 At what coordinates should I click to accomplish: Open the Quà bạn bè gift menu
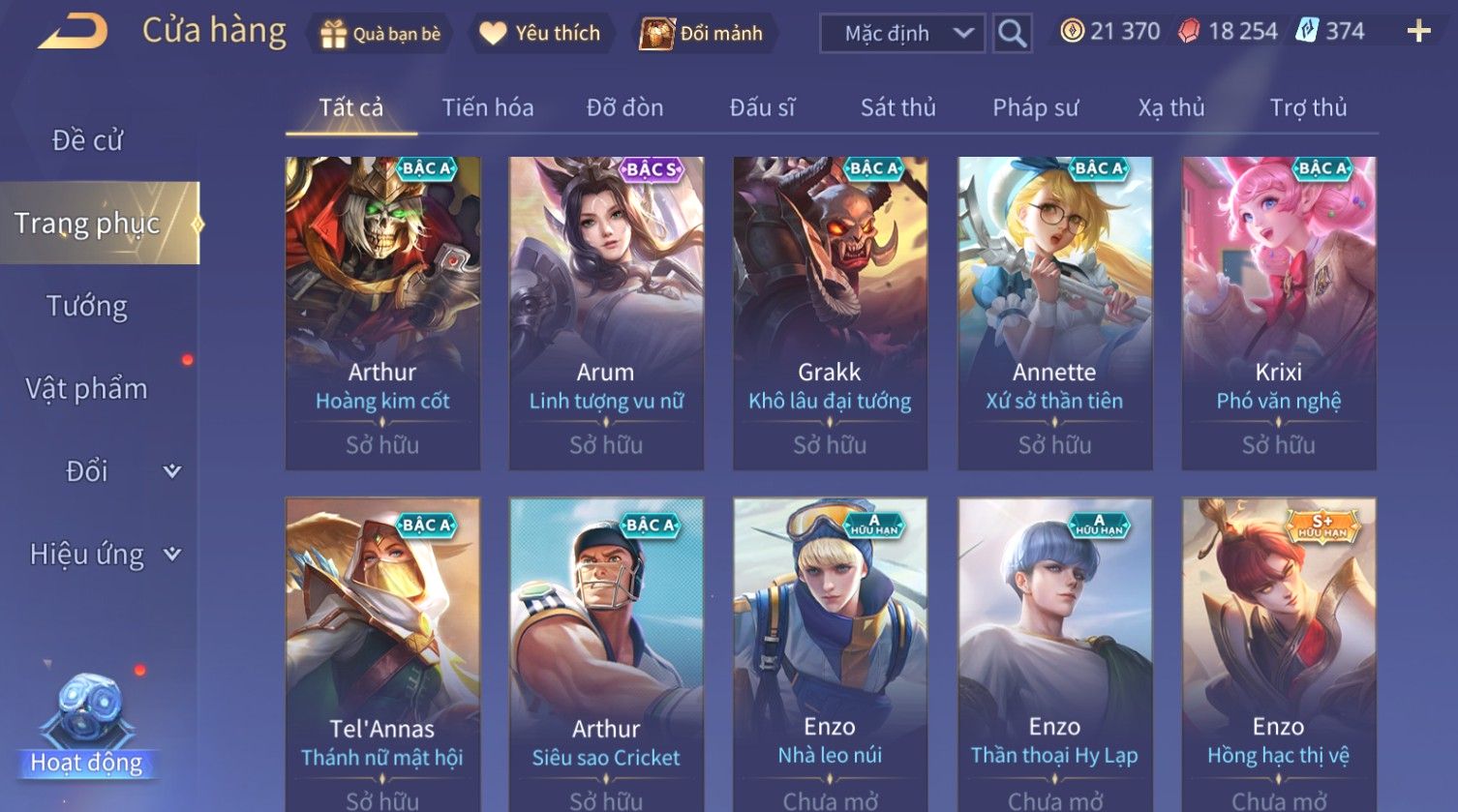[x=380, y=34]
